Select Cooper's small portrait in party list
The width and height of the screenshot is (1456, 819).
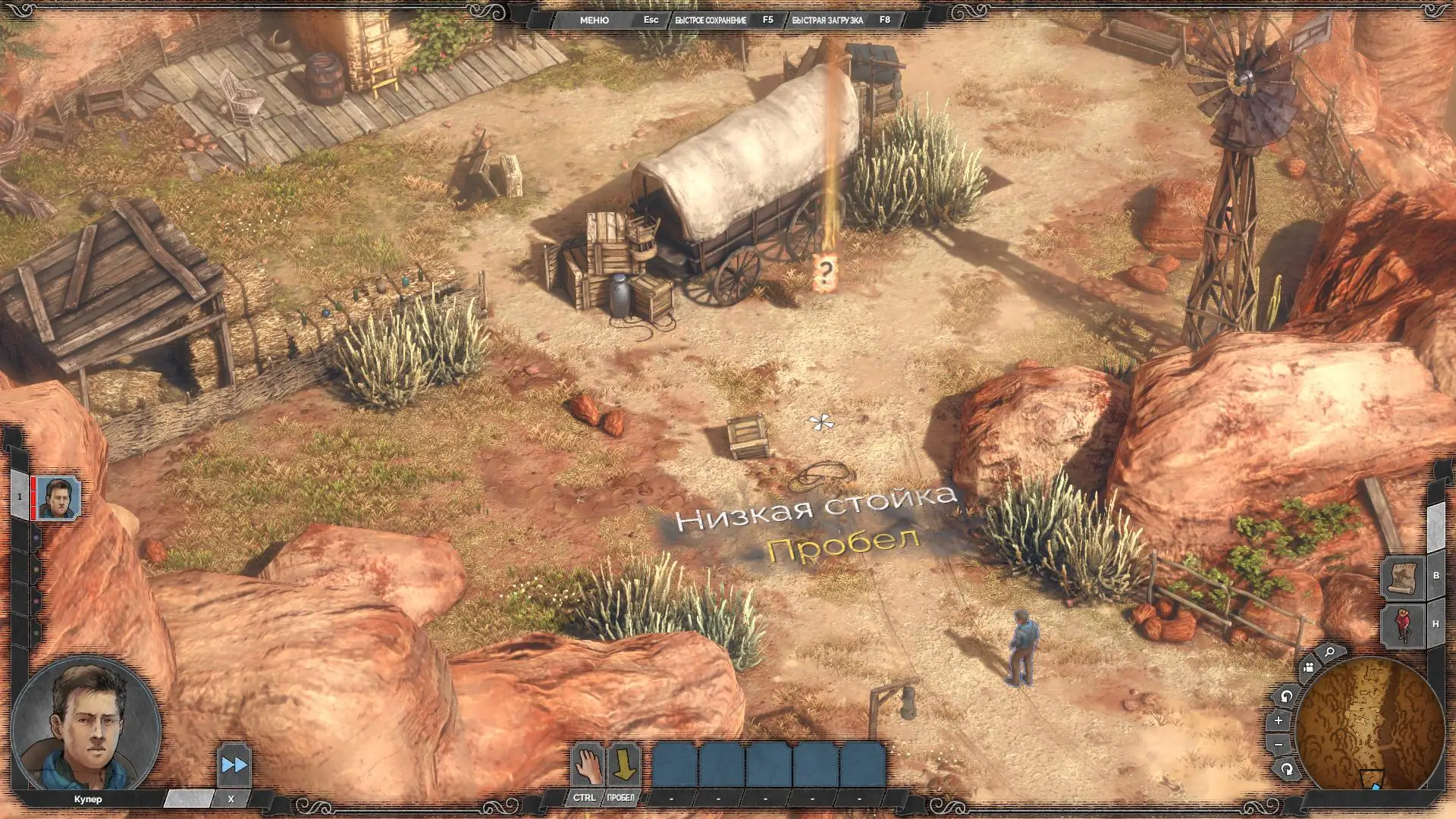tap(58, 497)
